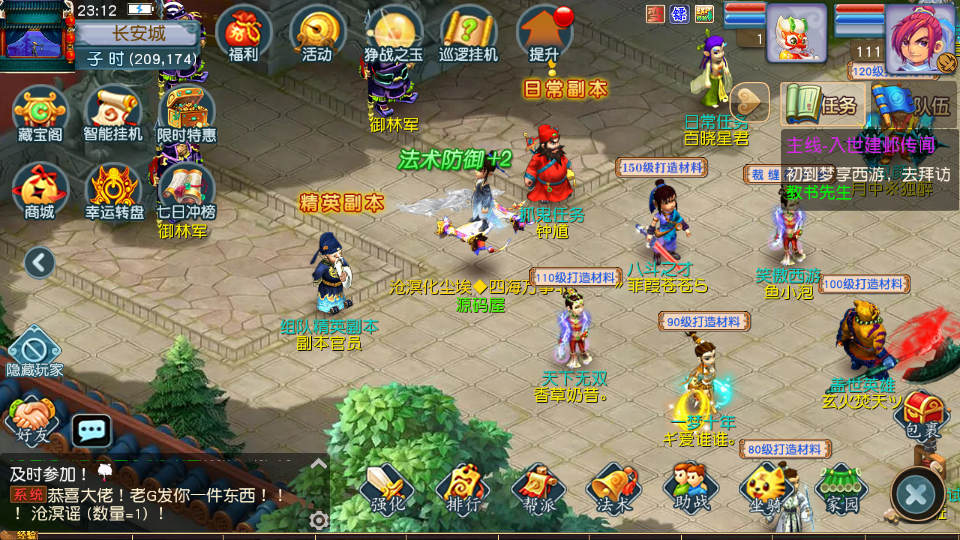Toggle the 隐藏玩家 hide players button
Image resolution: width=960 pixels, height=540 pixels.
34,352
